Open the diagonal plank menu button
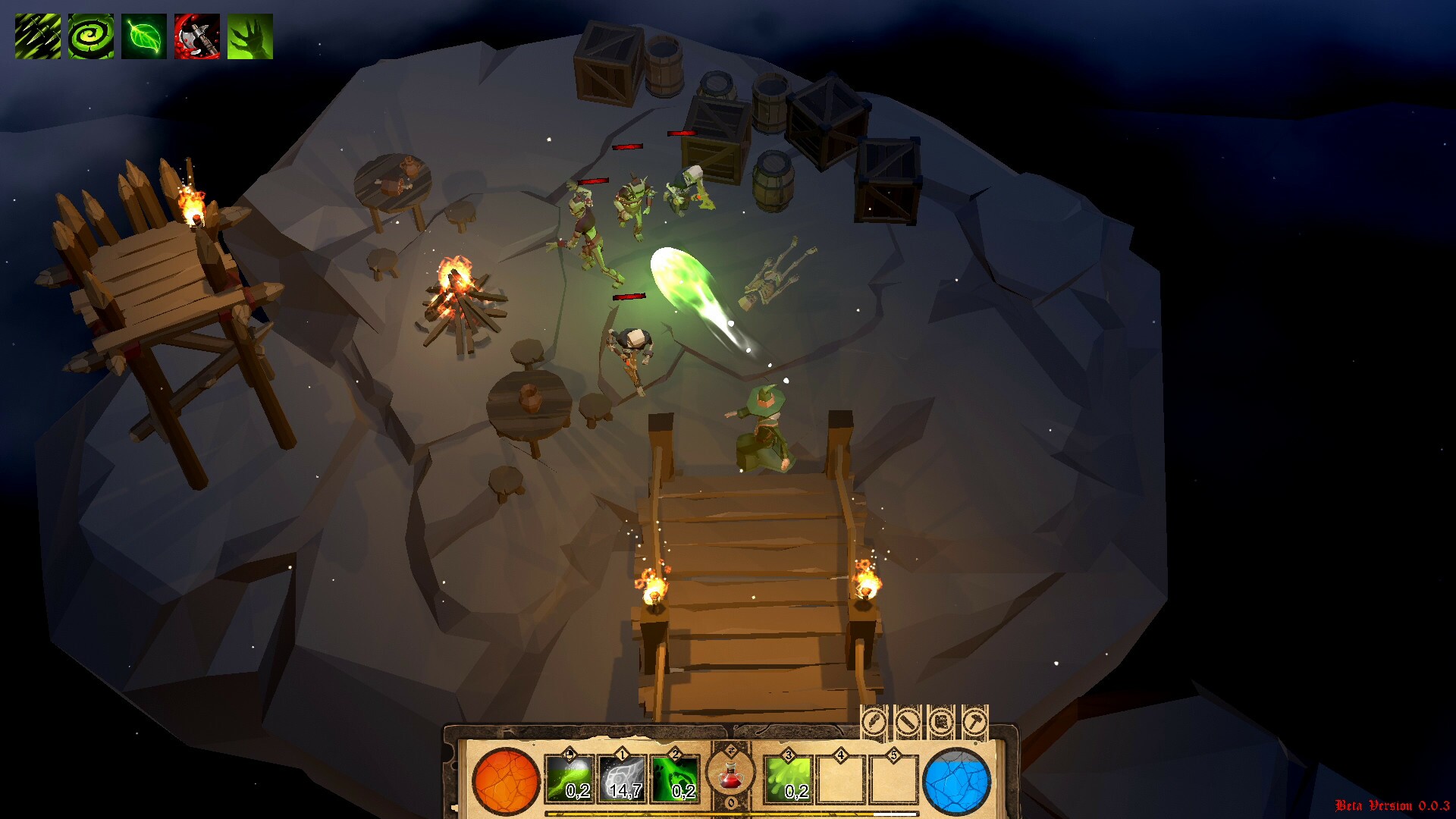 [x=908, y=721]
